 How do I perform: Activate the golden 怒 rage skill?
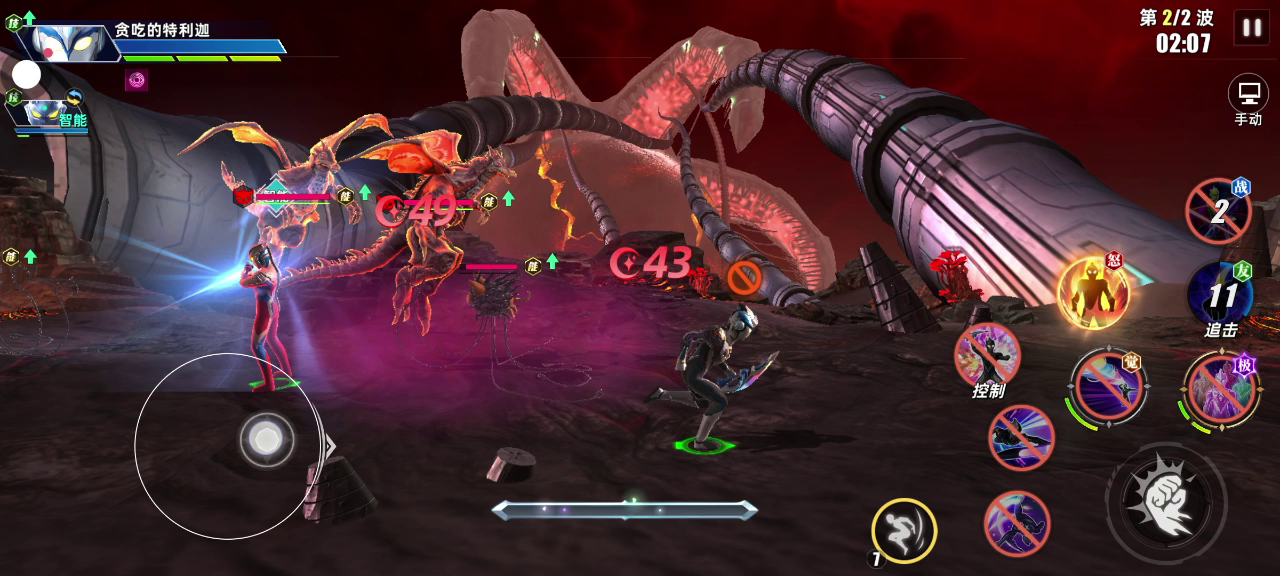pos(1092,292)
